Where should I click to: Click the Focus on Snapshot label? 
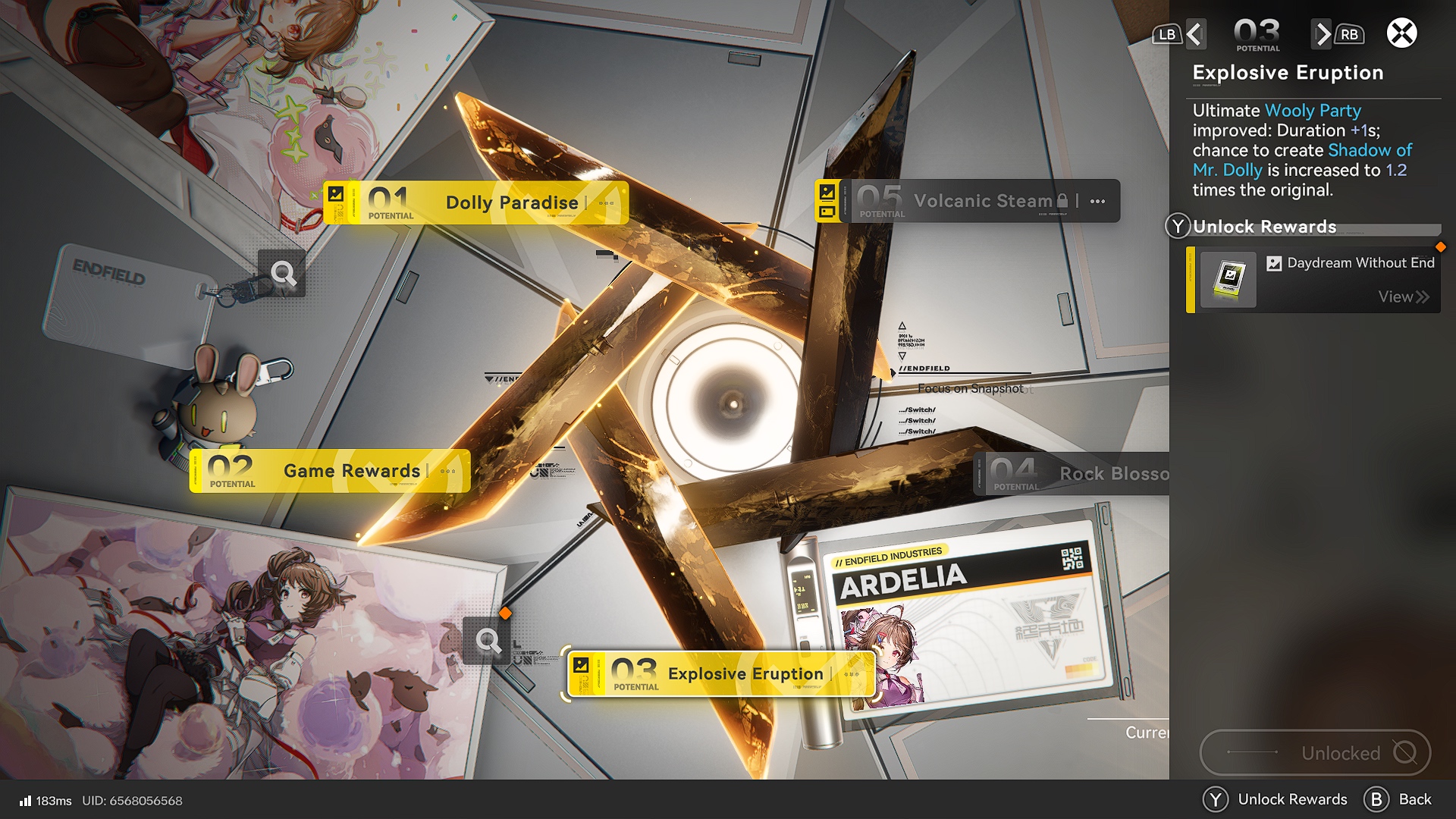(x=970, y=388)
